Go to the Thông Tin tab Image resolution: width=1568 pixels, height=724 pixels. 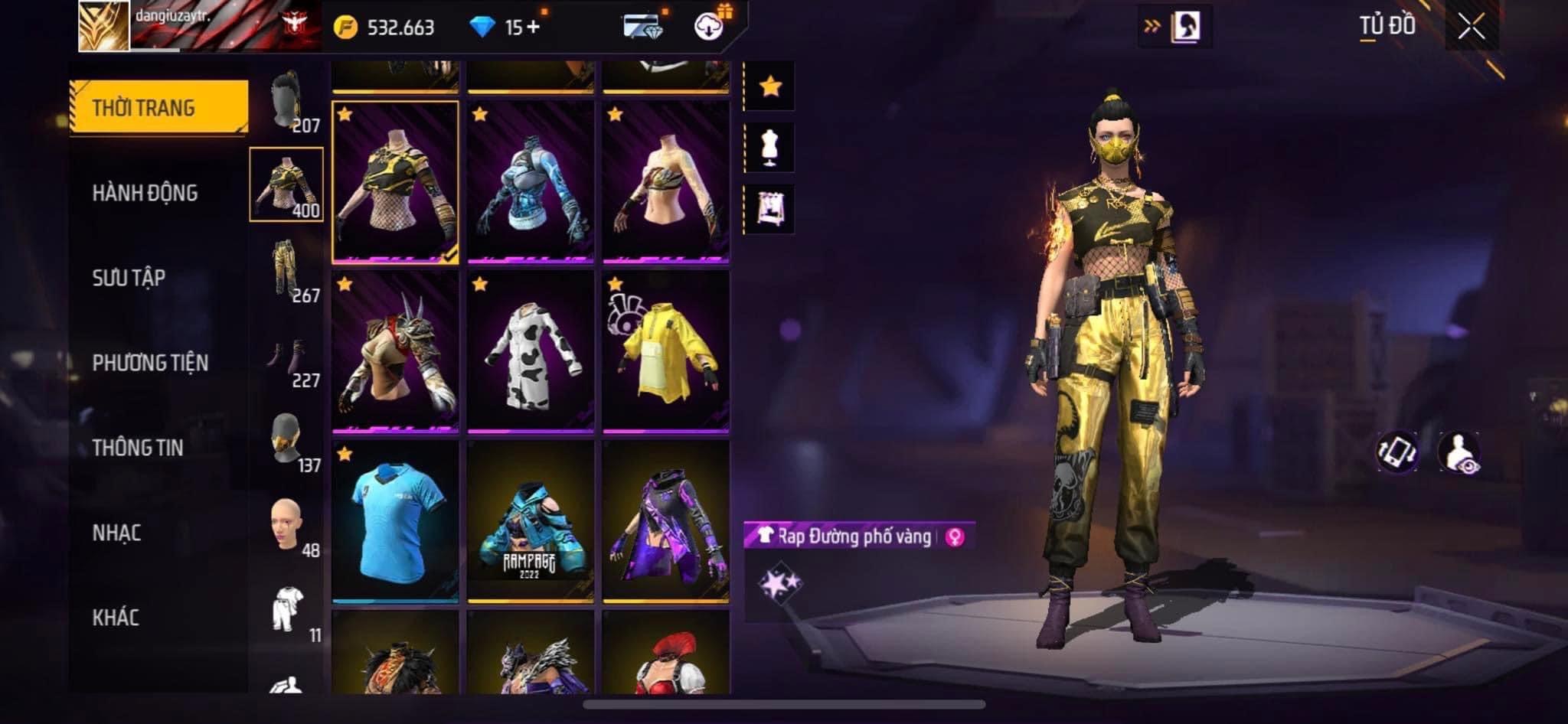[138, 448]
